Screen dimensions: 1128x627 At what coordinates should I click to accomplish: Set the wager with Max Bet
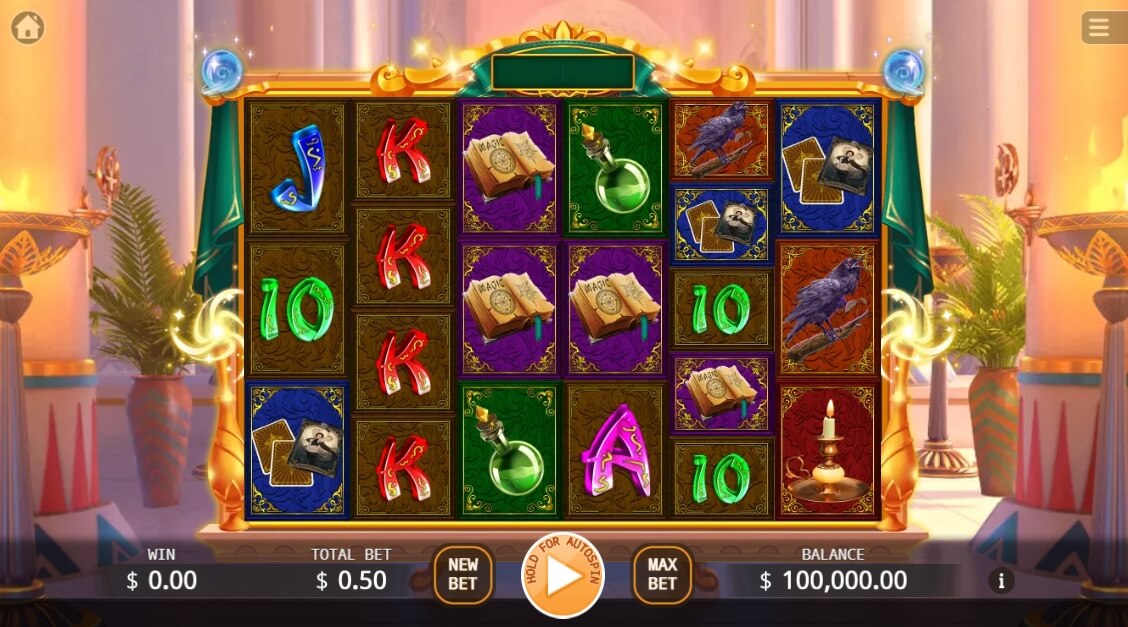coord(662,574)
